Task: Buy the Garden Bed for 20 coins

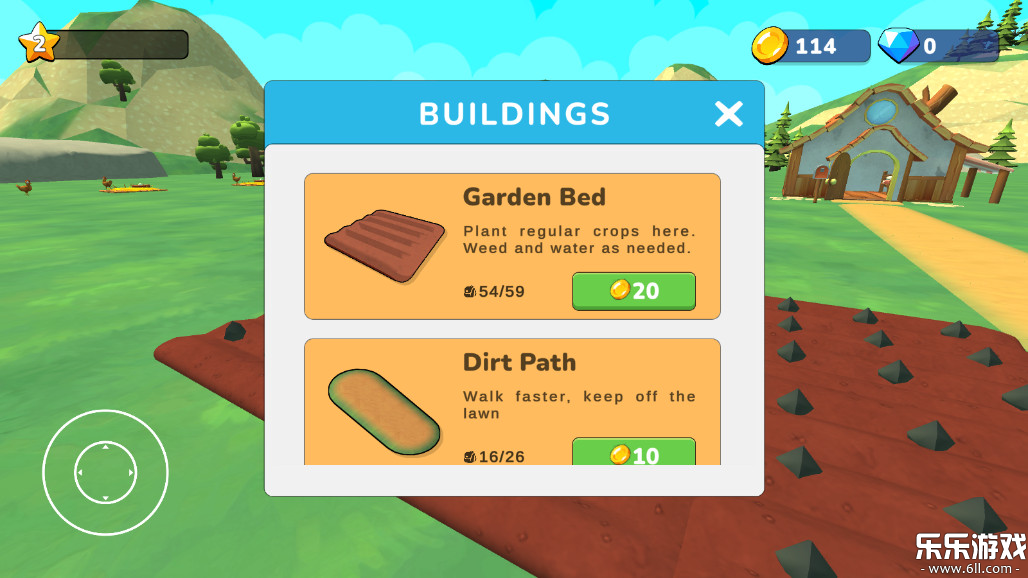Action: 633,291
